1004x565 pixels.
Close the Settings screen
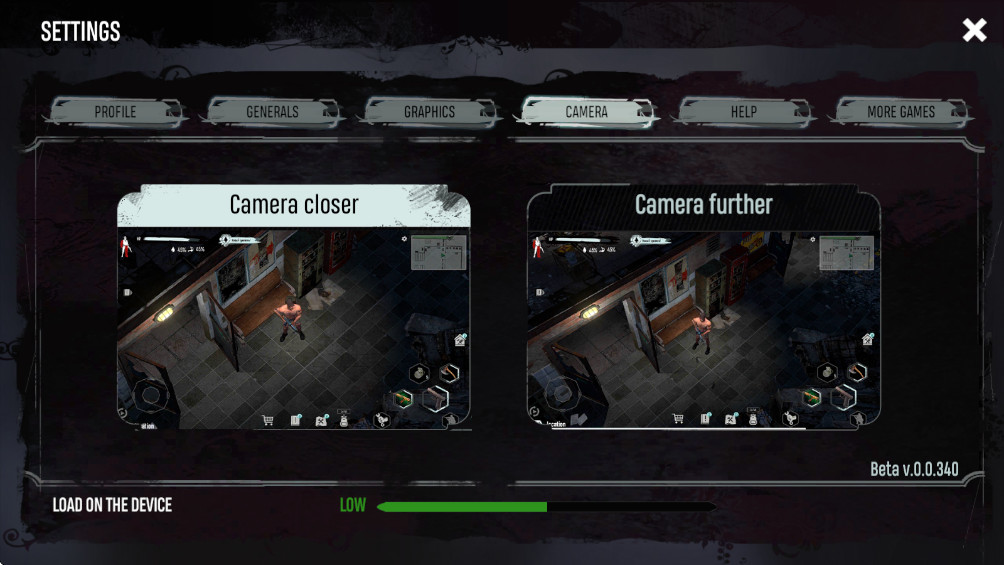tap(974, 31)
